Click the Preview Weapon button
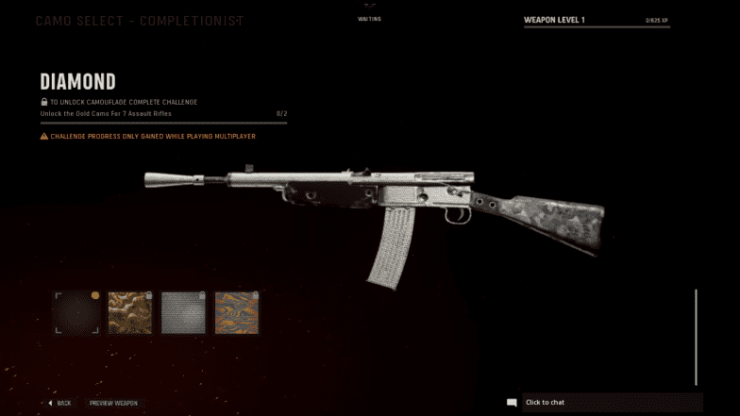This screenshot has width=740, height=416. pos(113,403)
